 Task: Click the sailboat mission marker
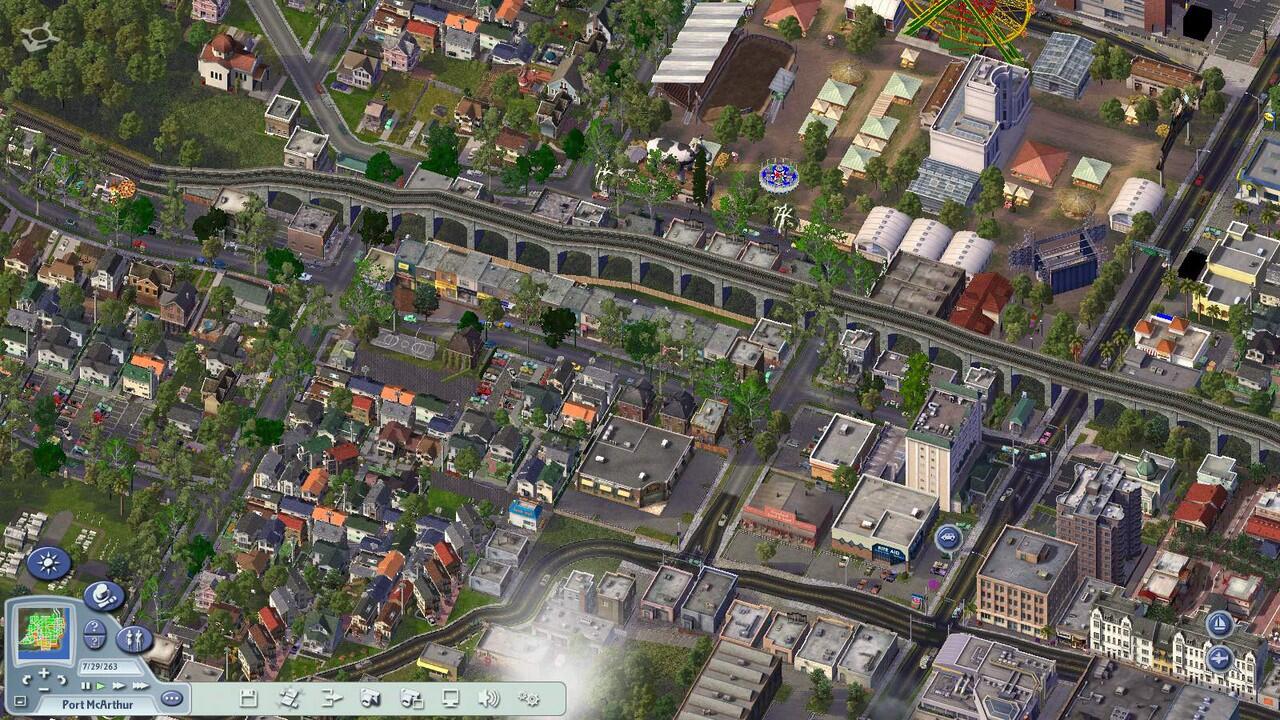[1218, 625]
